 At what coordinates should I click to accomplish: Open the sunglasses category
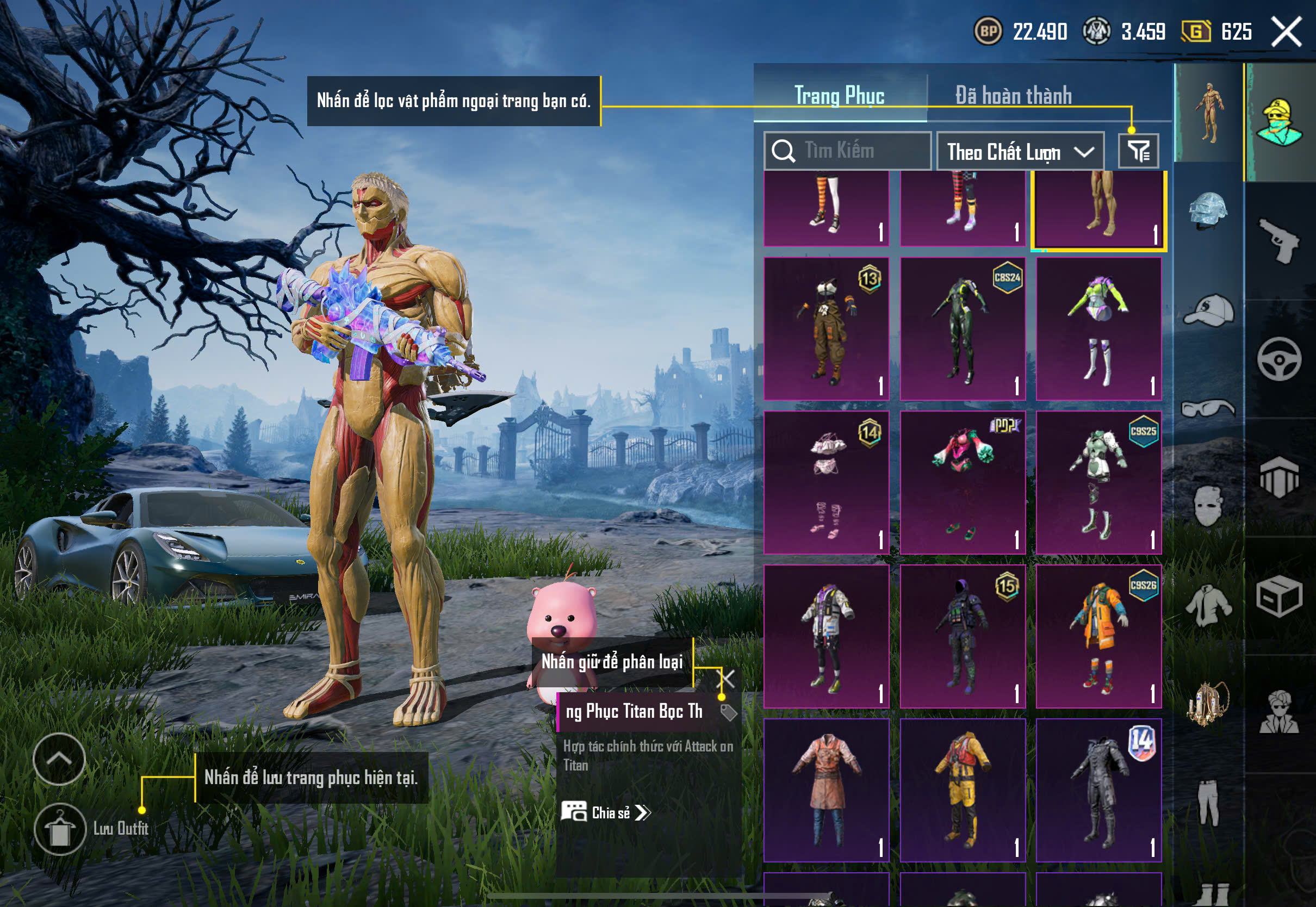tap(1208, 408)
